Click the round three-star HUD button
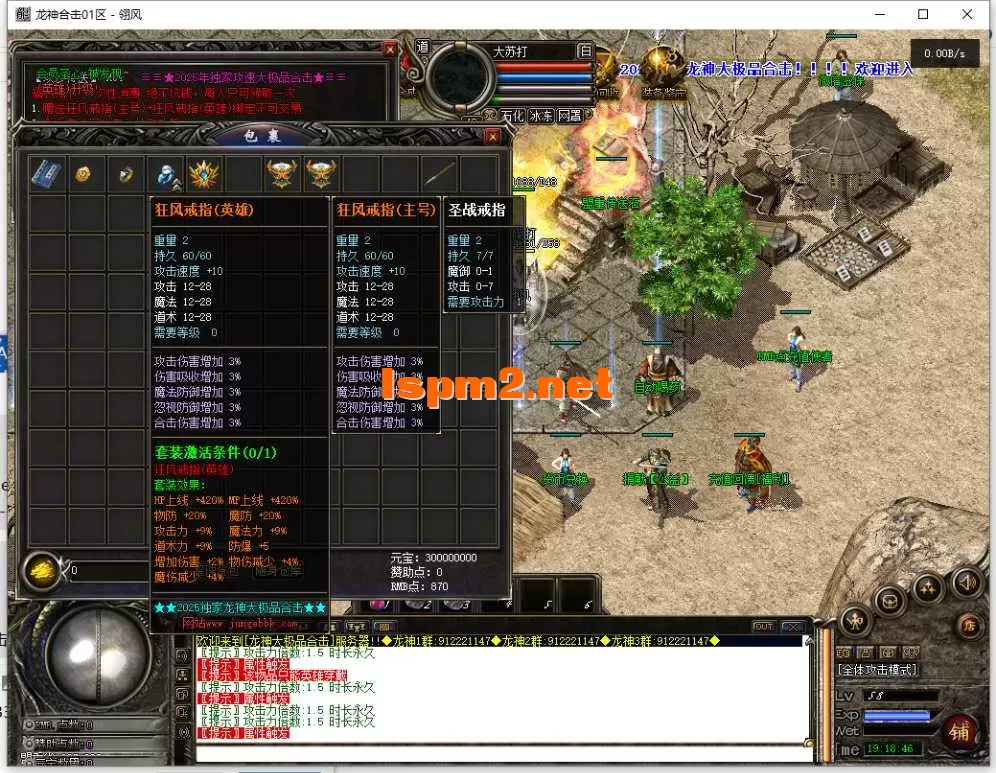The image size is (996, 773). [x=926, y=587]
